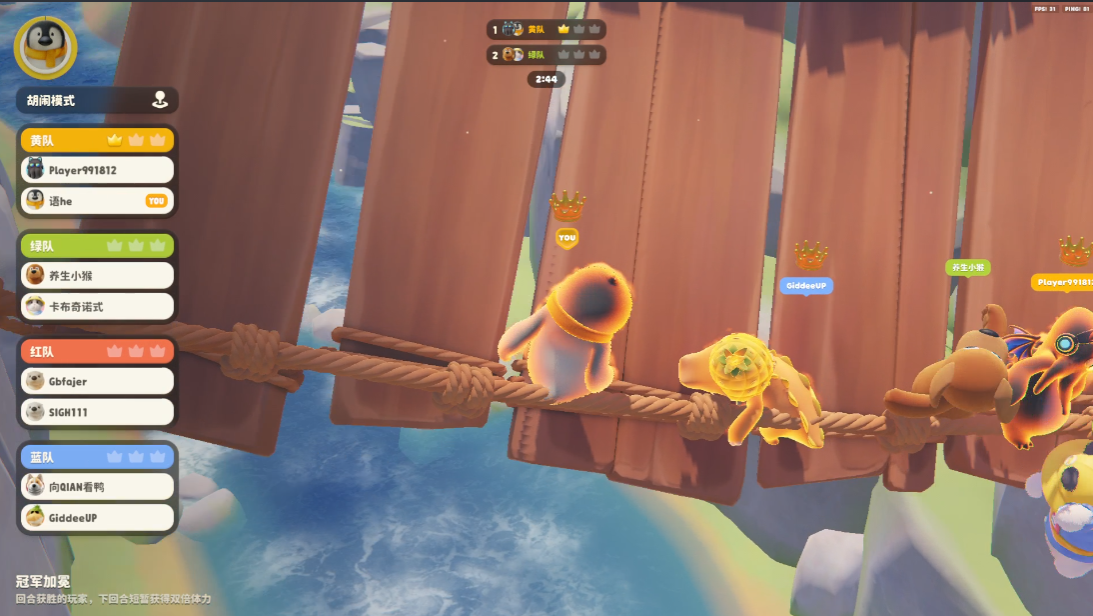Pick the 养生小猴 player row
This screenshot has width=1093, height=616.
point(97,275)
